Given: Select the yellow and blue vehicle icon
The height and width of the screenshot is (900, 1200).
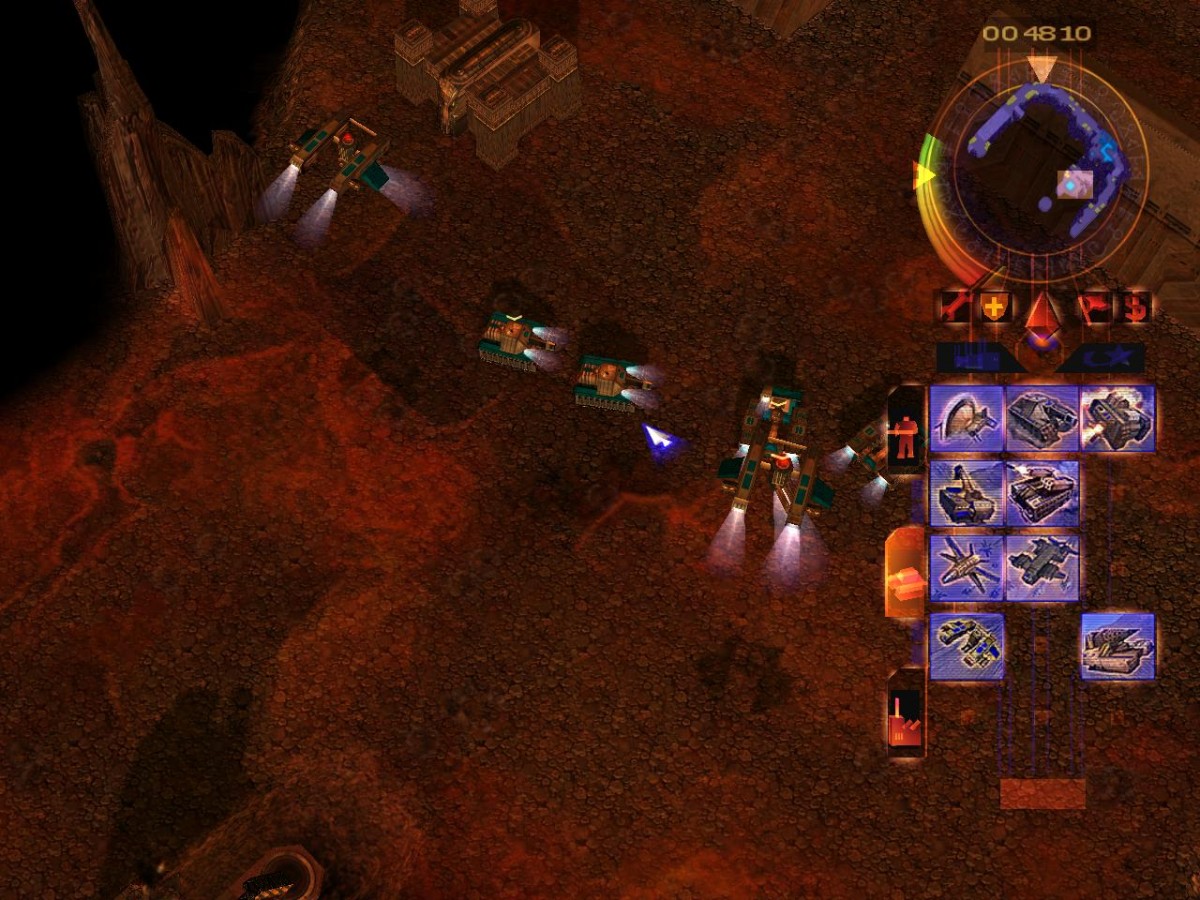Looking at the screenshot, I should tap(967, 646).
